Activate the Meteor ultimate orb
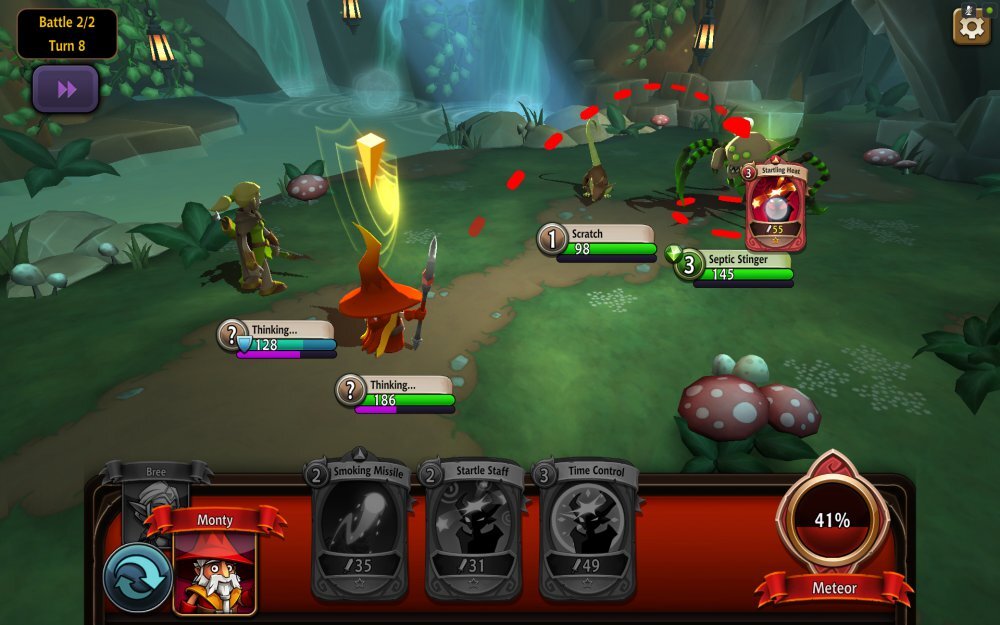1000x625 pixels. 832,520
